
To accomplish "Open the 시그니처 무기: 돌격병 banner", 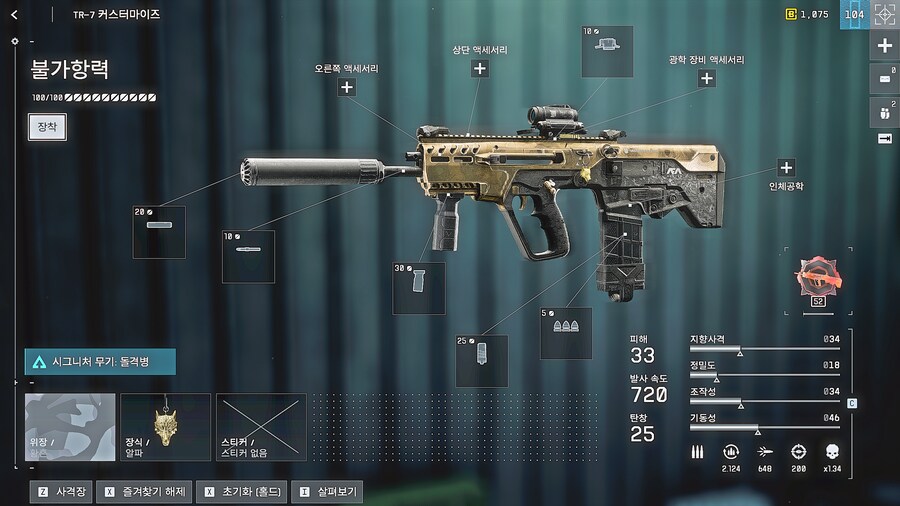I will pos(100,361).
